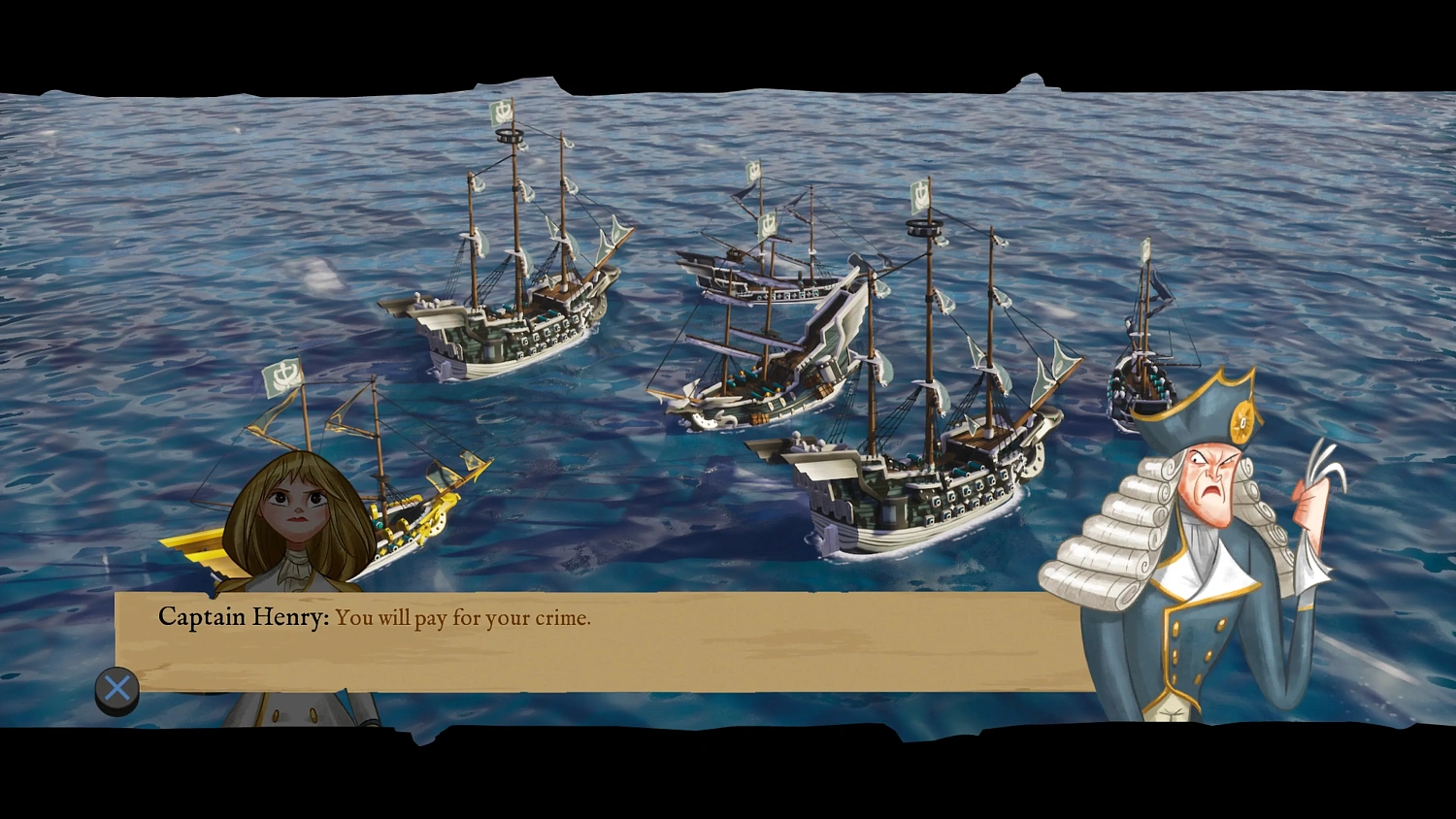Screen dimensions: 1456x819
Task: Click the dialogue text to advance conversation
Action: [x=463, y=618]
